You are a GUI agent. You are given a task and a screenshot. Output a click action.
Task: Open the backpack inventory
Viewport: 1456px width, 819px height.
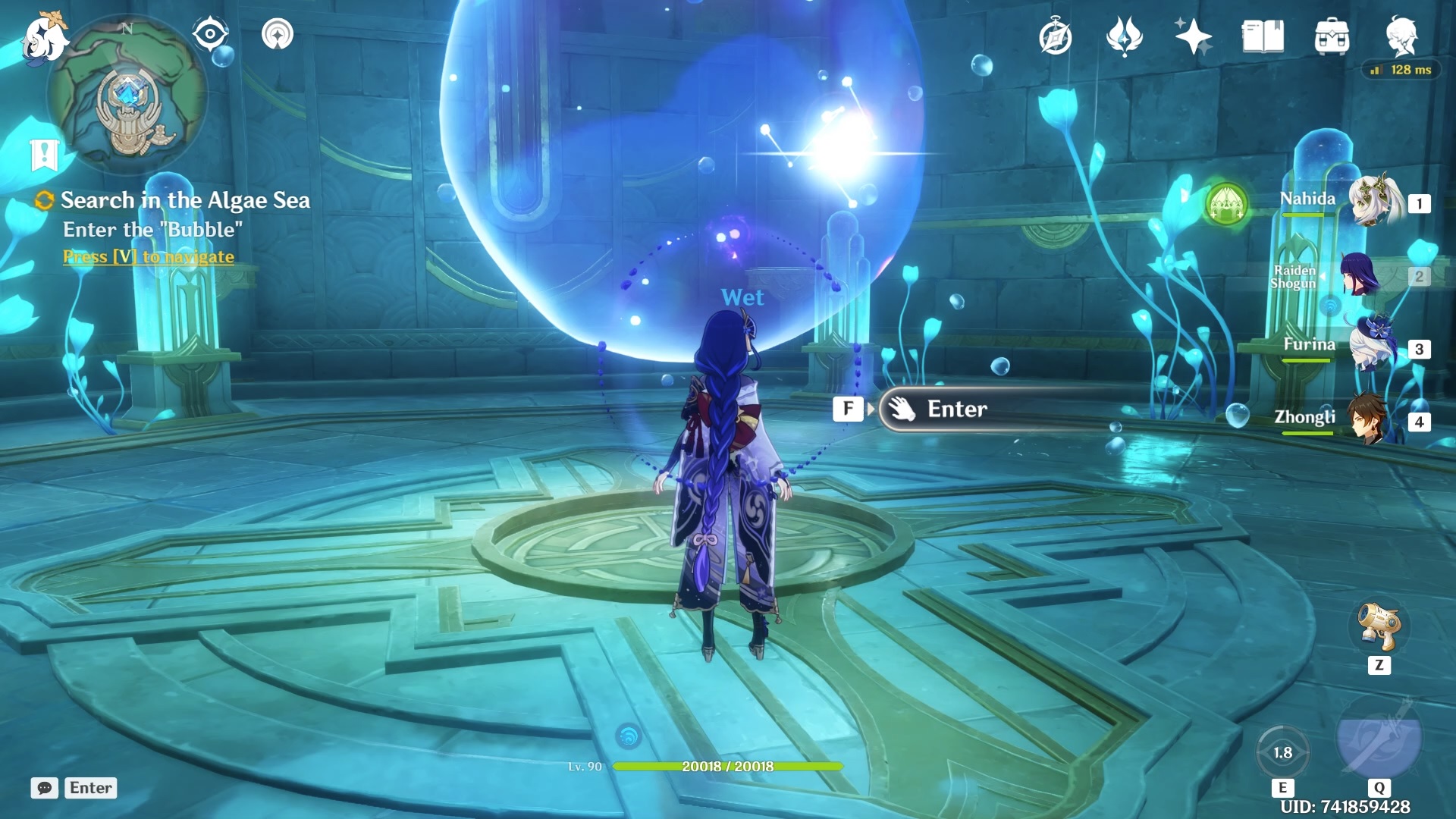point(1332,36)
